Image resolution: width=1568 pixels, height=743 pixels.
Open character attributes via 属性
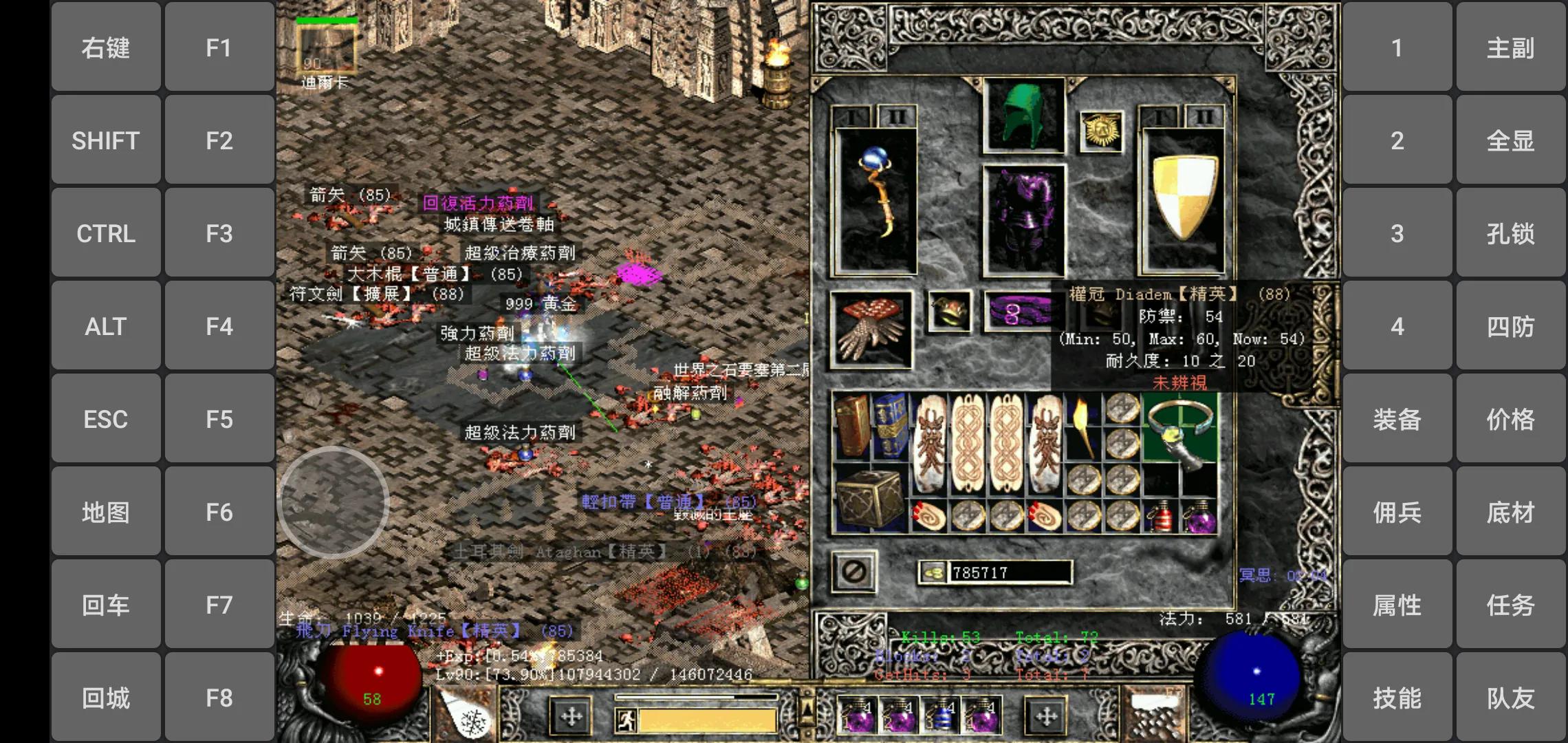click(x=1397, y=605)
